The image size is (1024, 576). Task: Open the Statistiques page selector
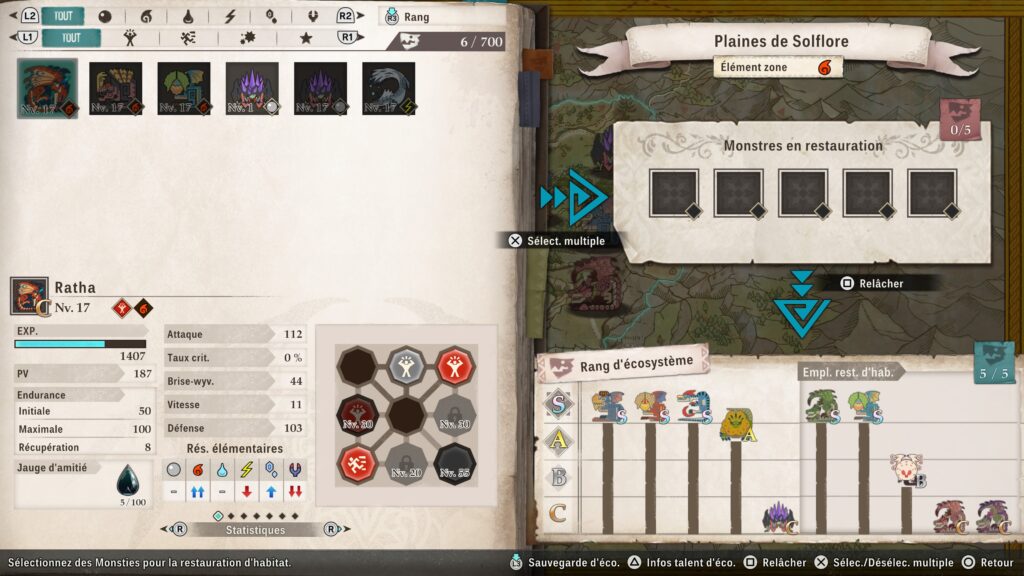tap(254, 529)
